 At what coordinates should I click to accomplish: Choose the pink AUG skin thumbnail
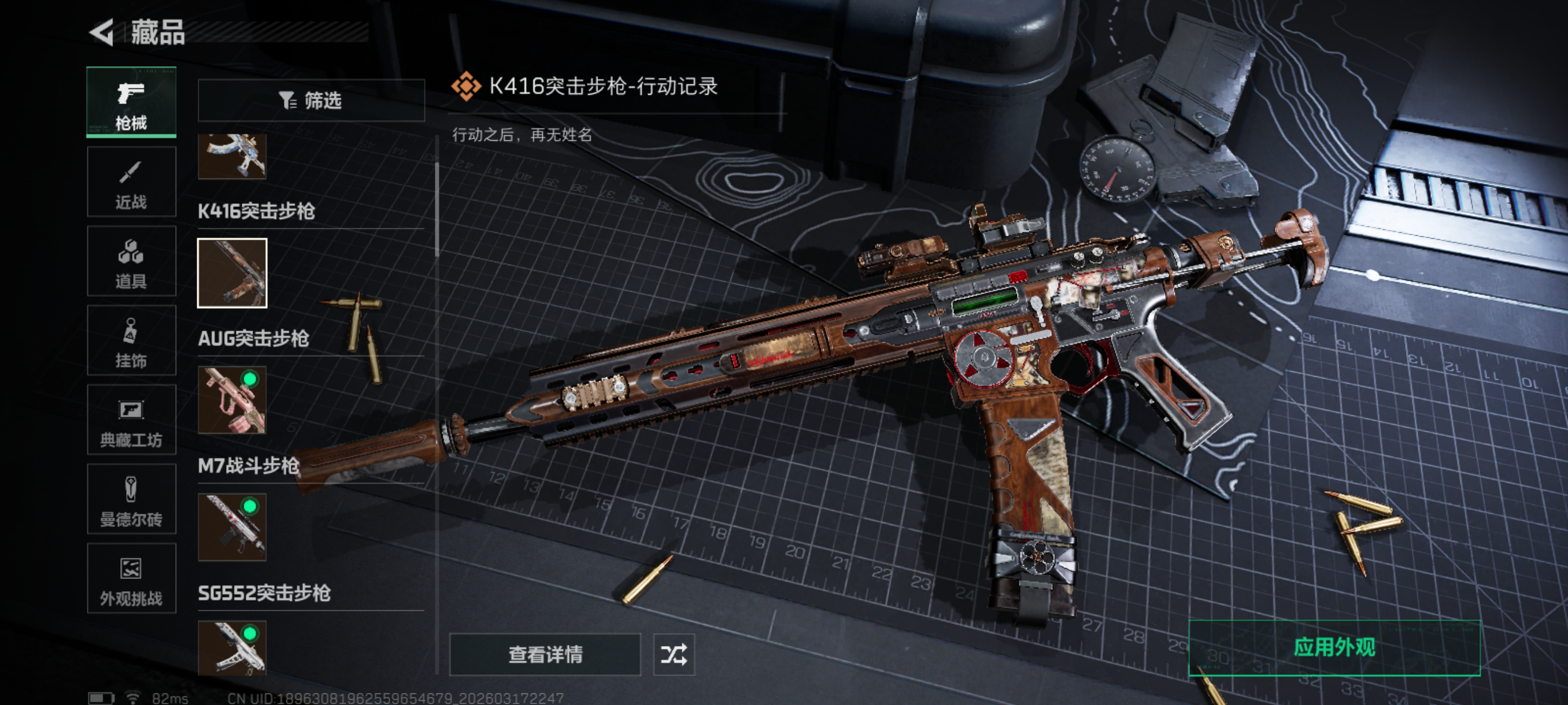232,400
